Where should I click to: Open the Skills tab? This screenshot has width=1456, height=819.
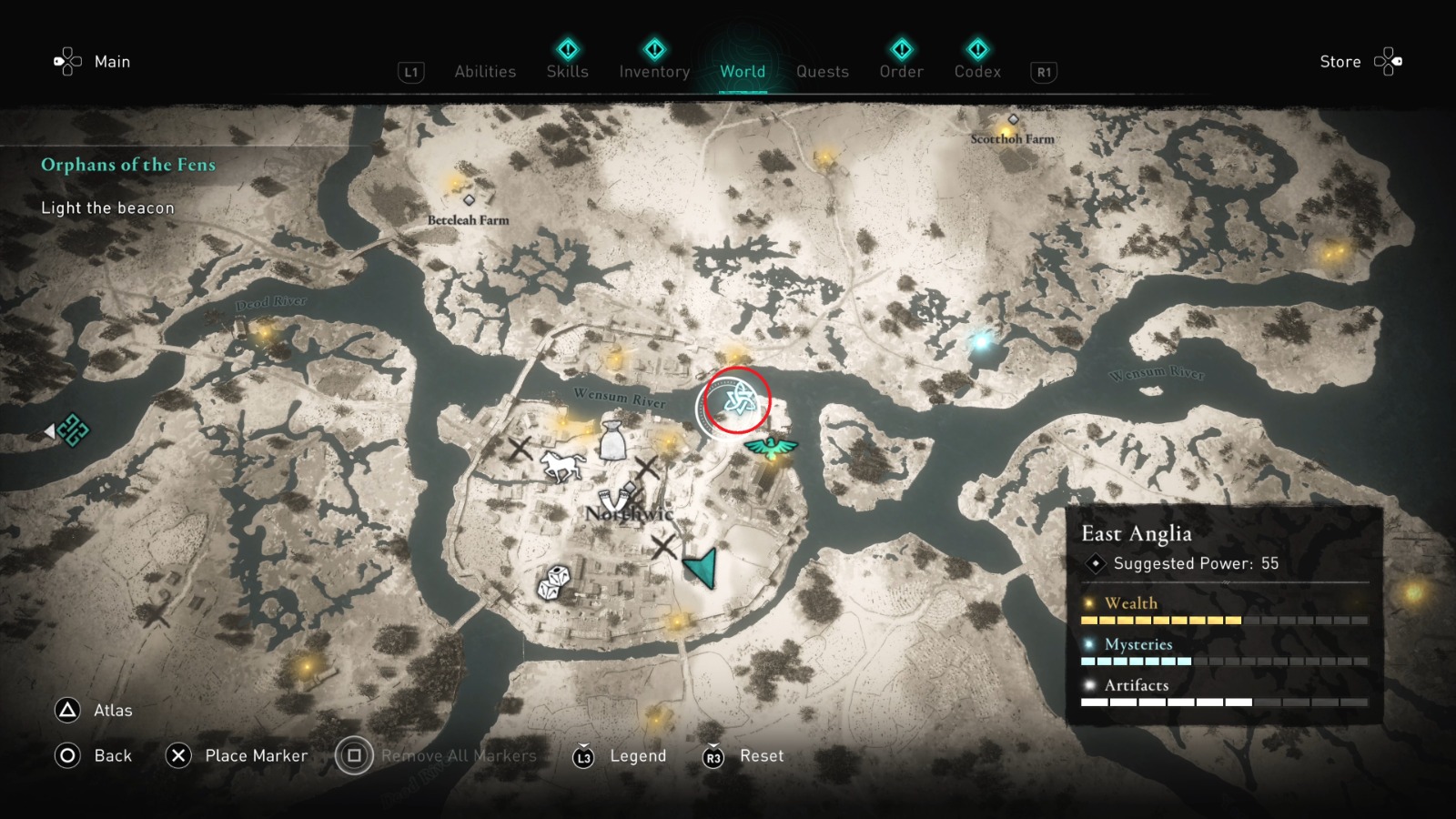tap(567, 71)
